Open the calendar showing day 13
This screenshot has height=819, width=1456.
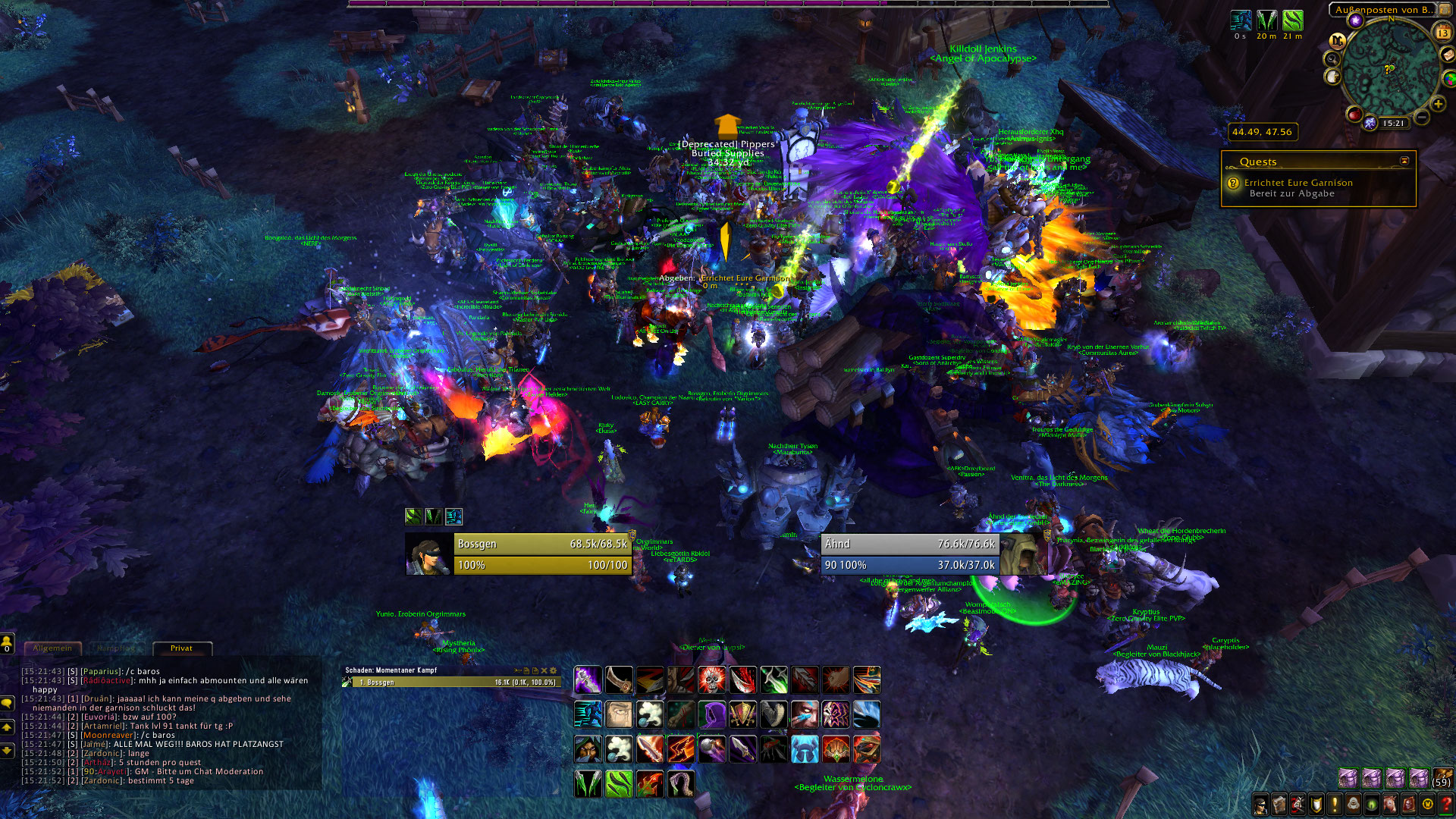click(1442, 33)
